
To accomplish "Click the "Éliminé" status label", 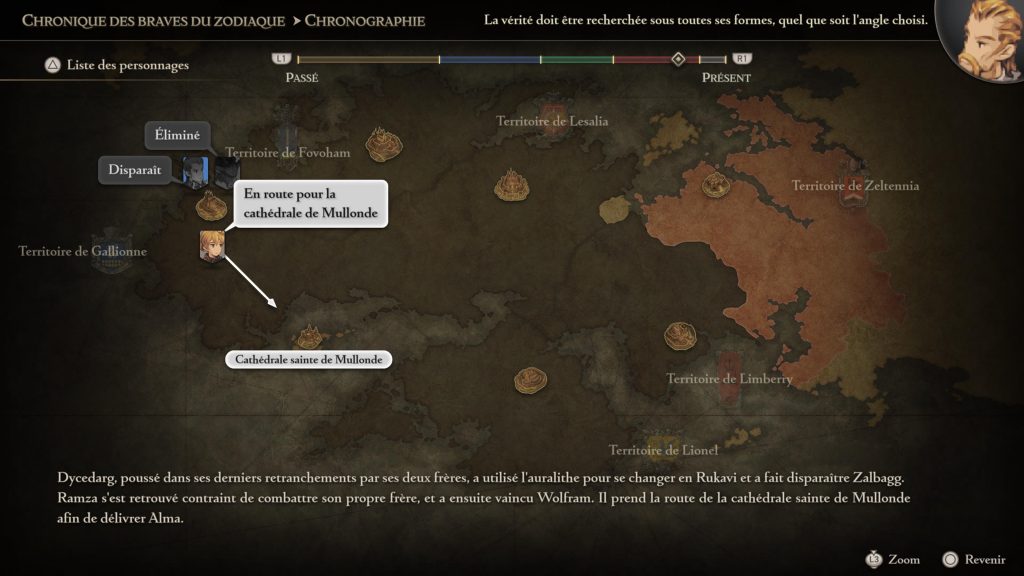I will click(x=178, y=135).
